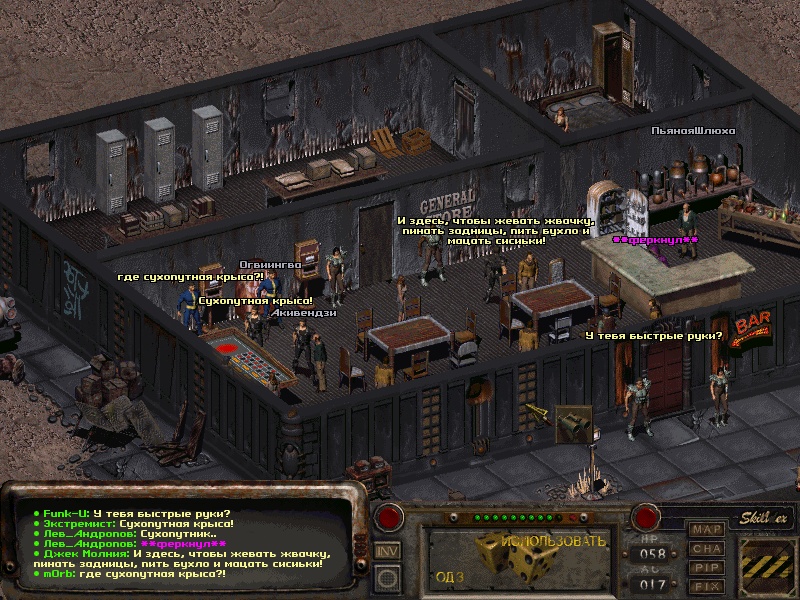Open the CHA character sheet
Image resolution: width=800 pixels, height=600 pixels.
(708, 548)
